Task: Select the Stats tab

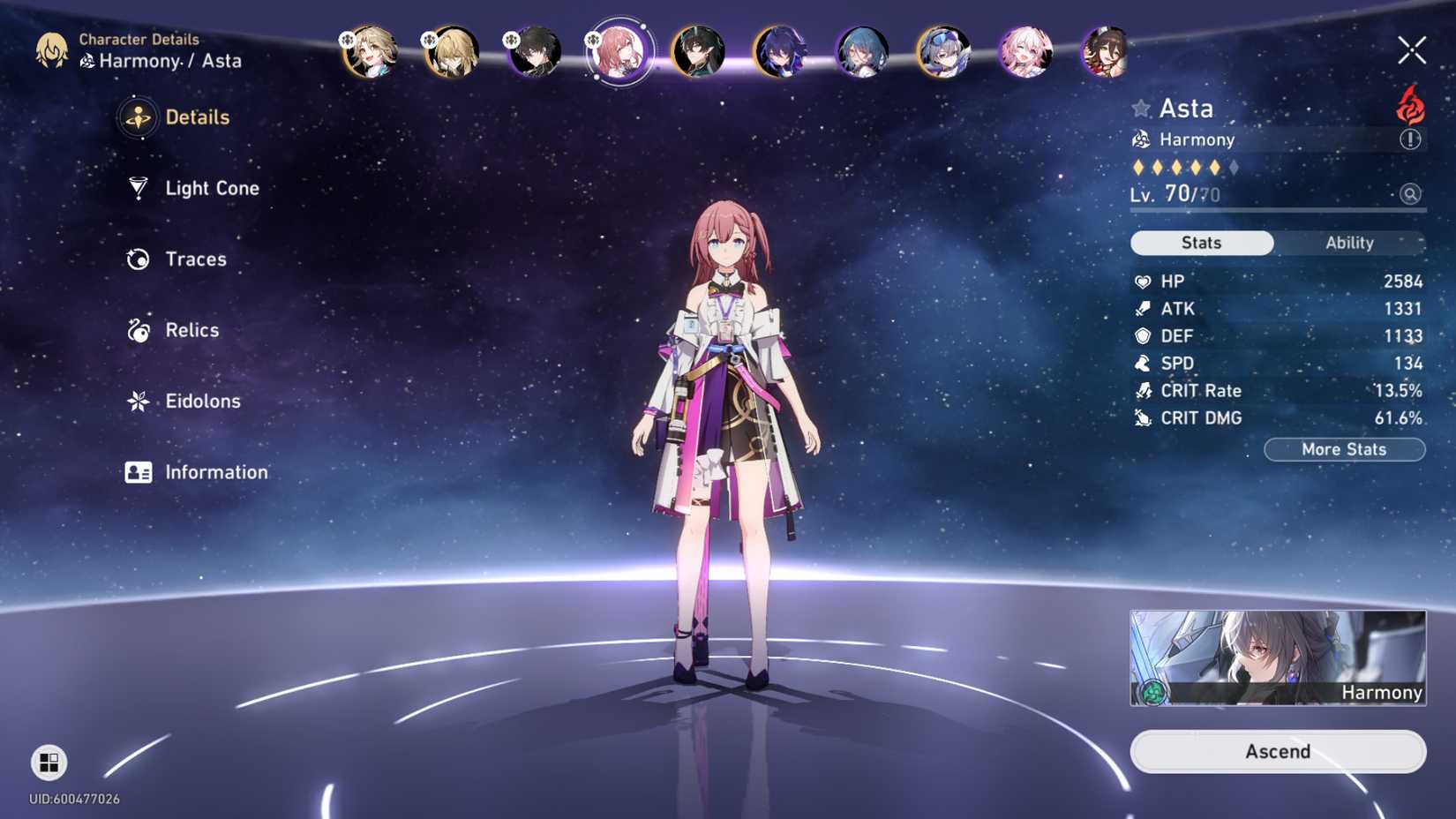Action: [1202, 243]
